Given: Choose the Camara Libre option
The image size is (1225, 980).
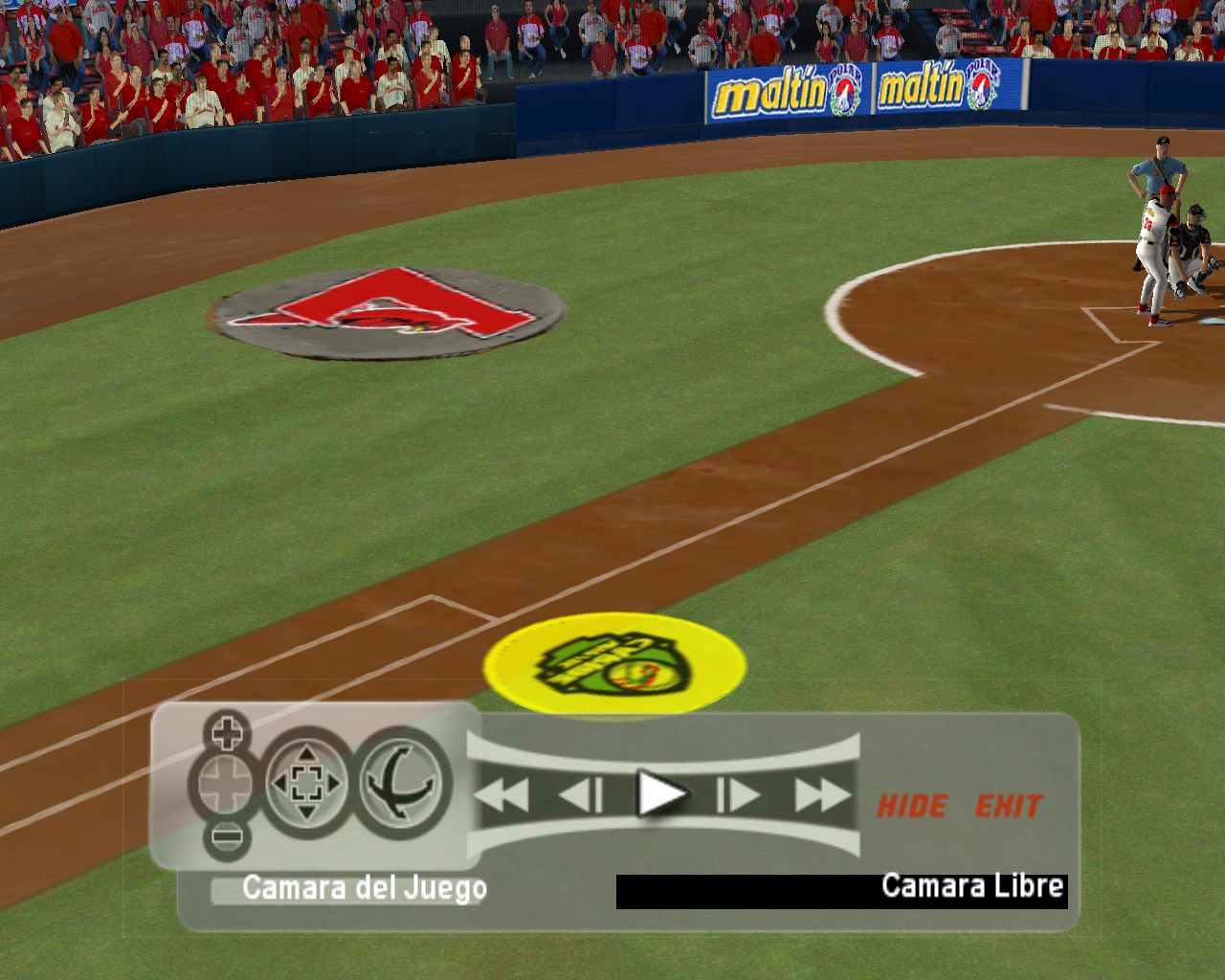Looking at the screenshot, I should tap(970, 886).
